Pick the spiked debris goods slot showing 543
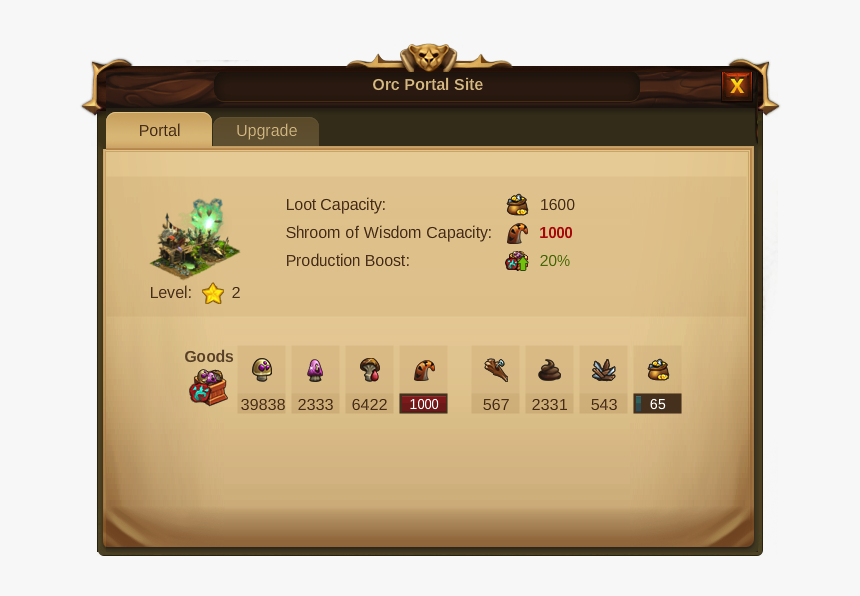Screen dimensions: 860x596 604,379
